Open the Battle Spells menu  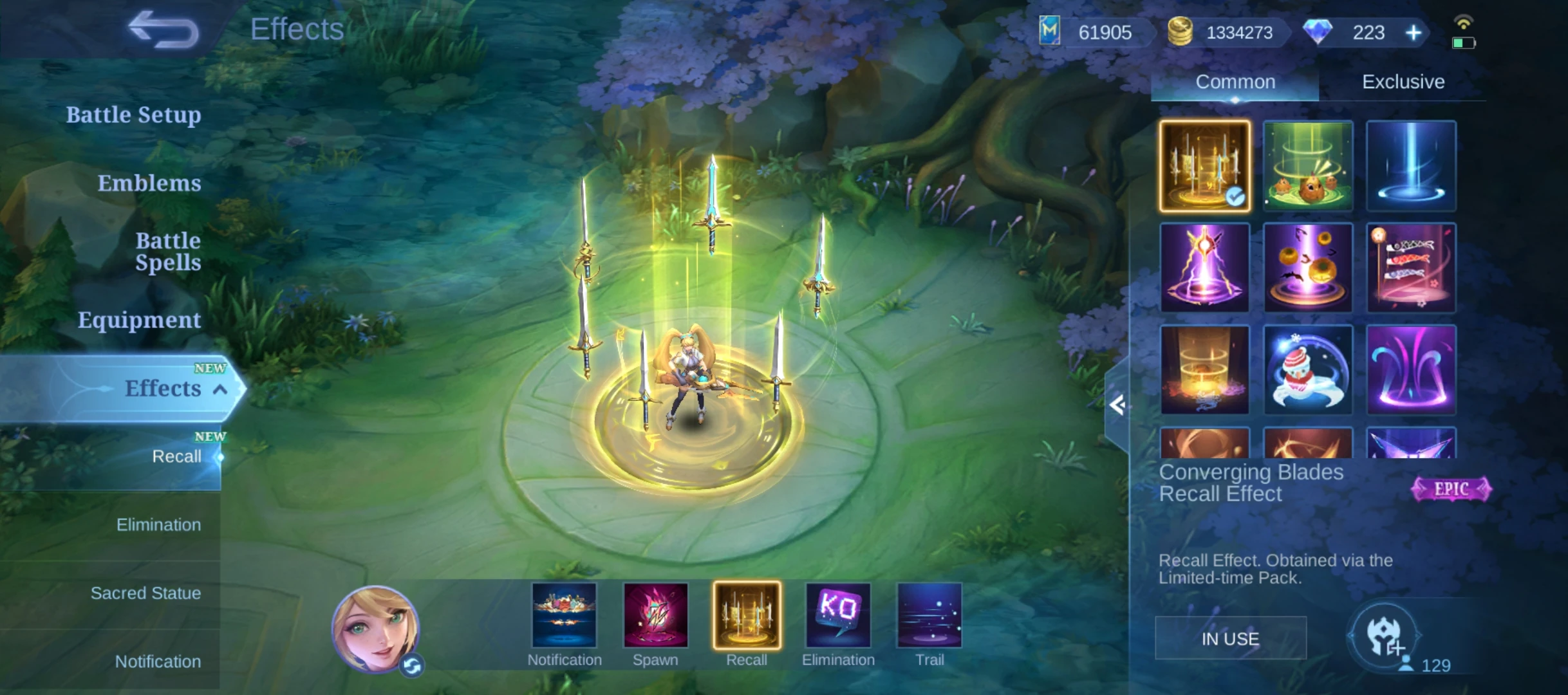tap(168, 252)
